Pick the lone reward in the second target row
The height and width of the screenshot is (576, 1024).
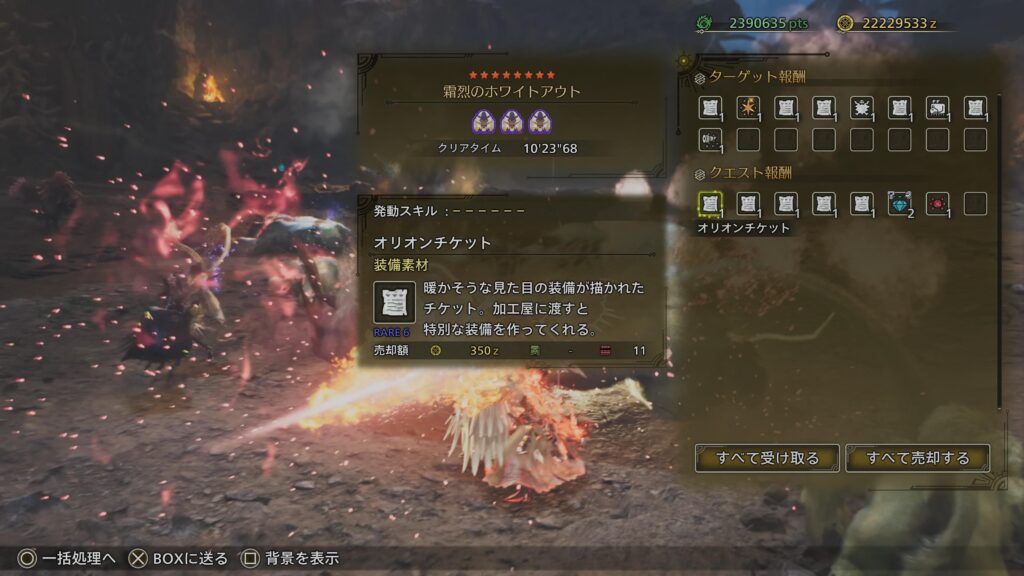click(x=710, y=140)
